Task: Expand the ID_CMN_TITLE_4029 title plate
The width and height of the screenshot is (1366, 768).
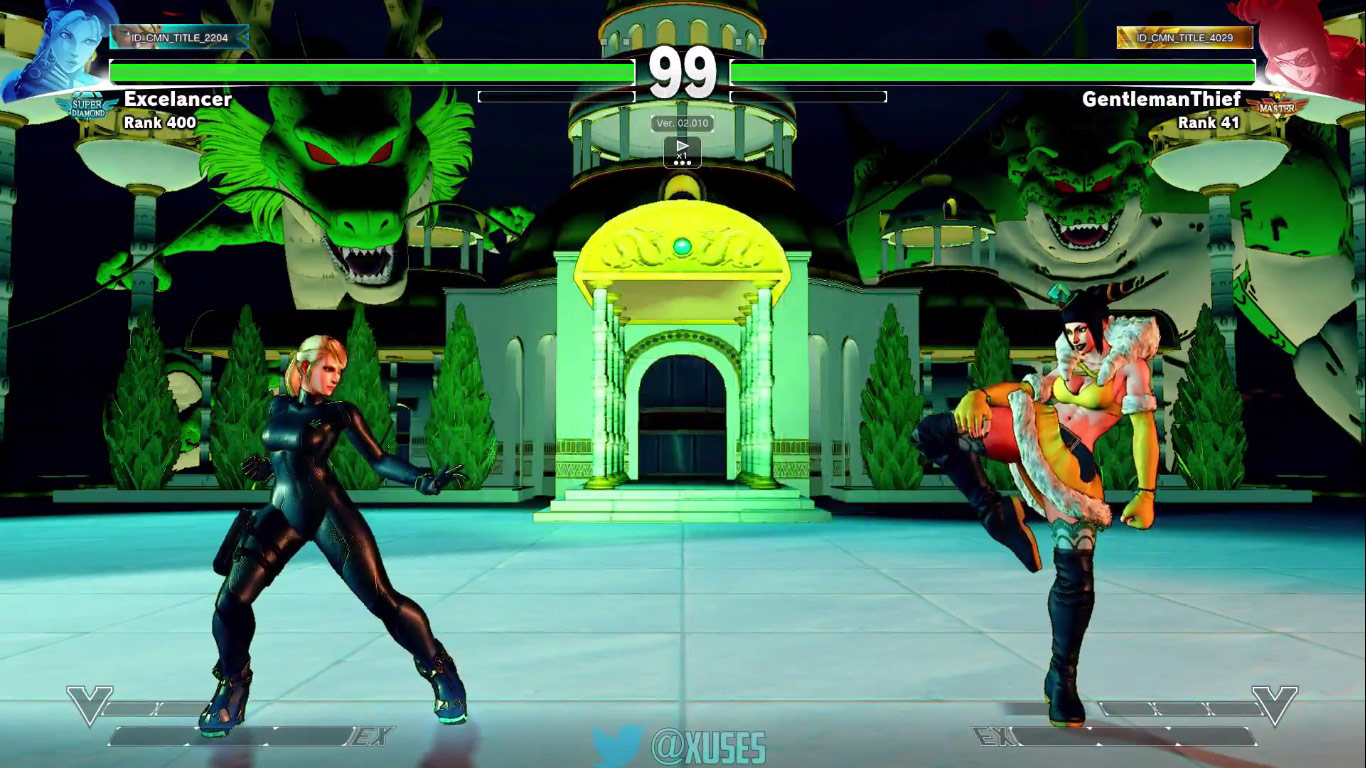Action: [x=1186, y=36]
